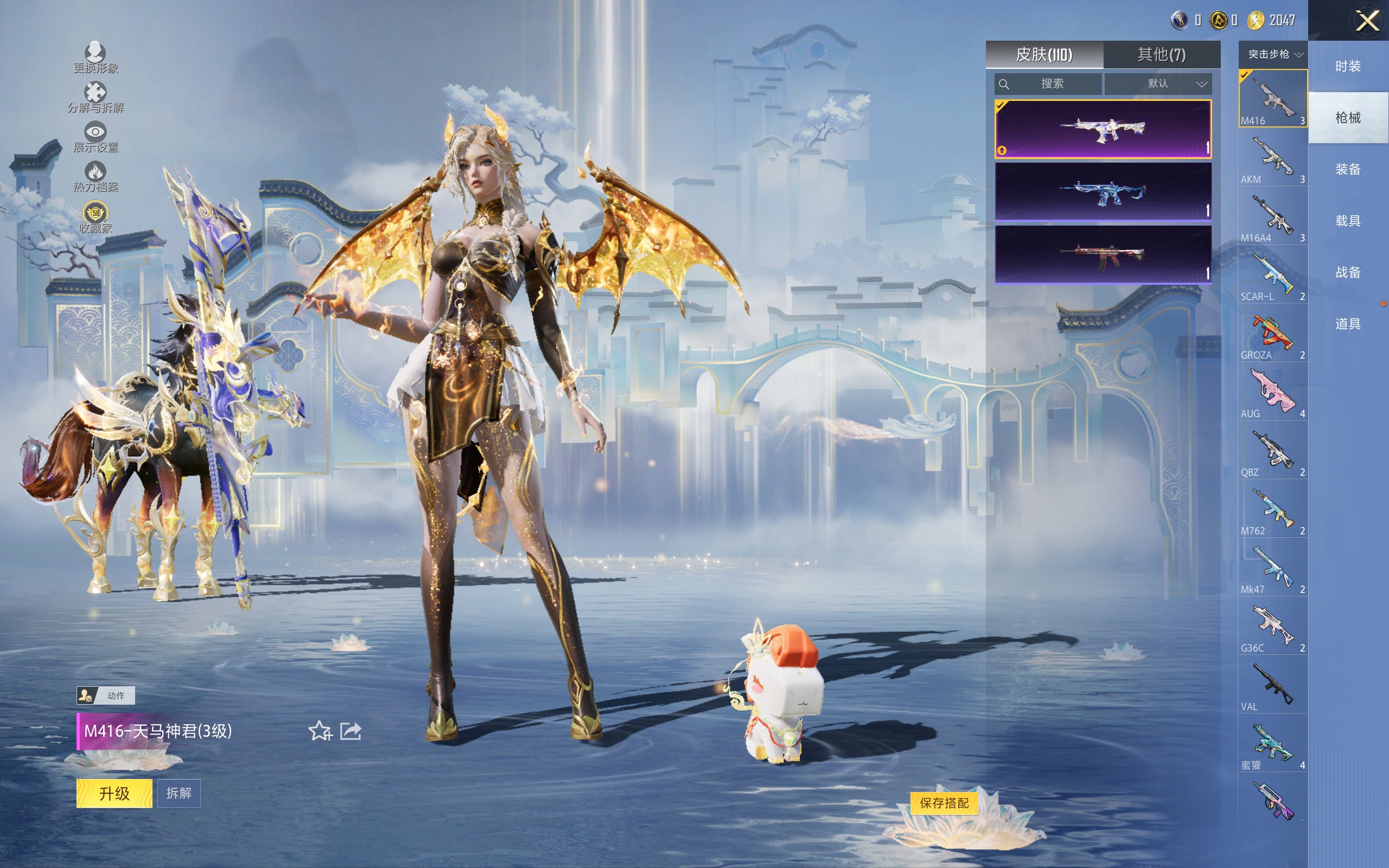Select the AKM weapon in the list
This screenshot has width=1389, height=868.
click(1272, 159)
